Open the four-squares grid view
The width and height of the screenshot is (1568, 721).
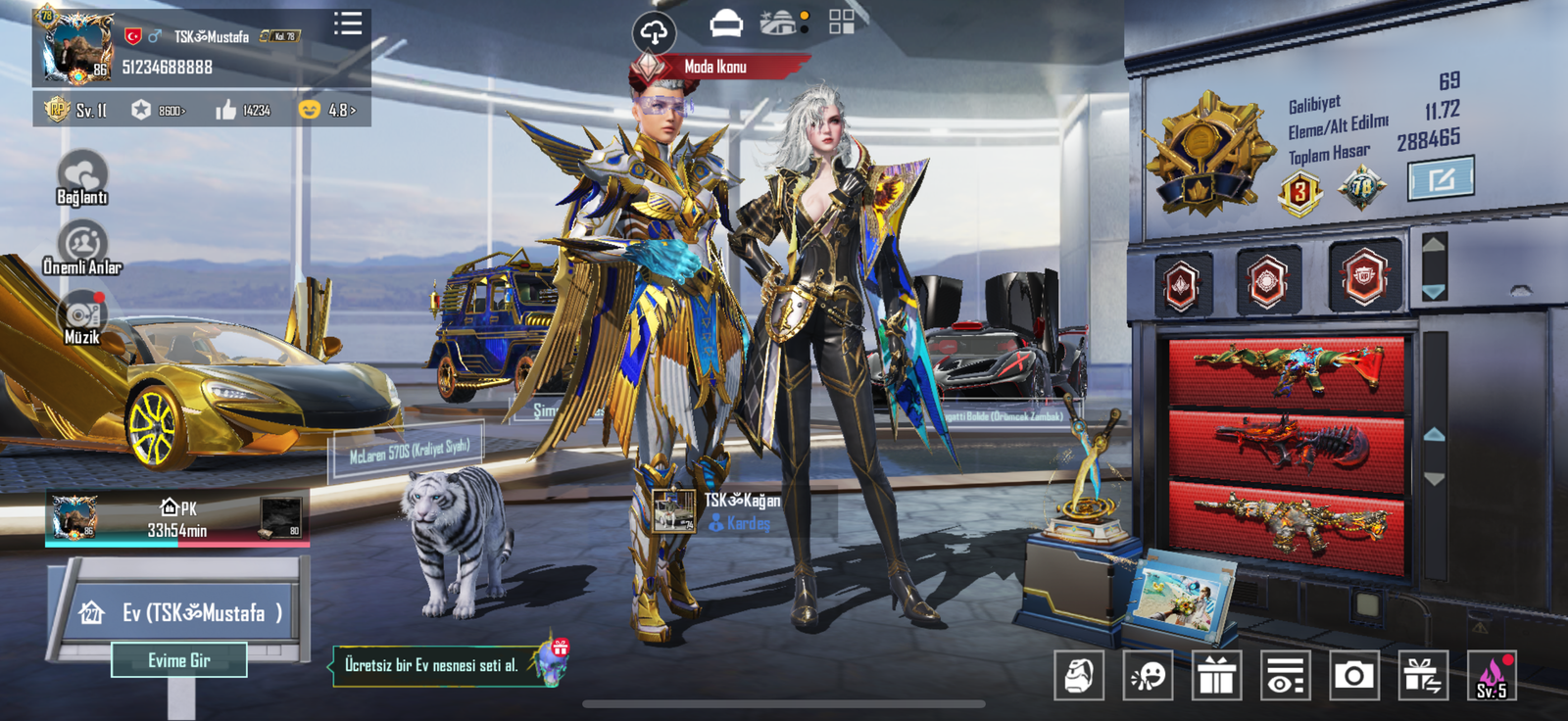tap(841, 23)
